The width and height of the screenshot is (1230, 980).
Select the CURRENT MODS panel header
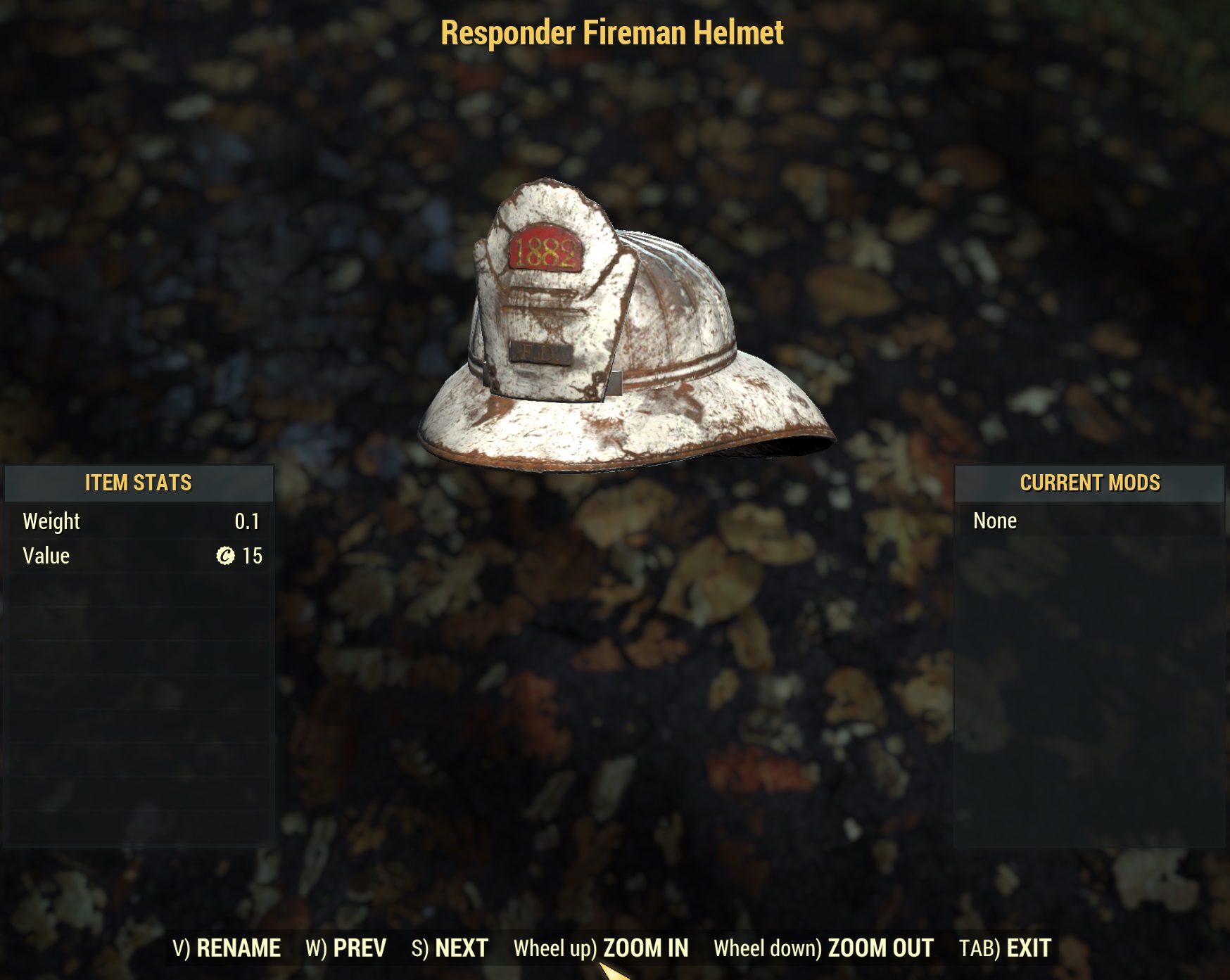tap(1089, 483)
